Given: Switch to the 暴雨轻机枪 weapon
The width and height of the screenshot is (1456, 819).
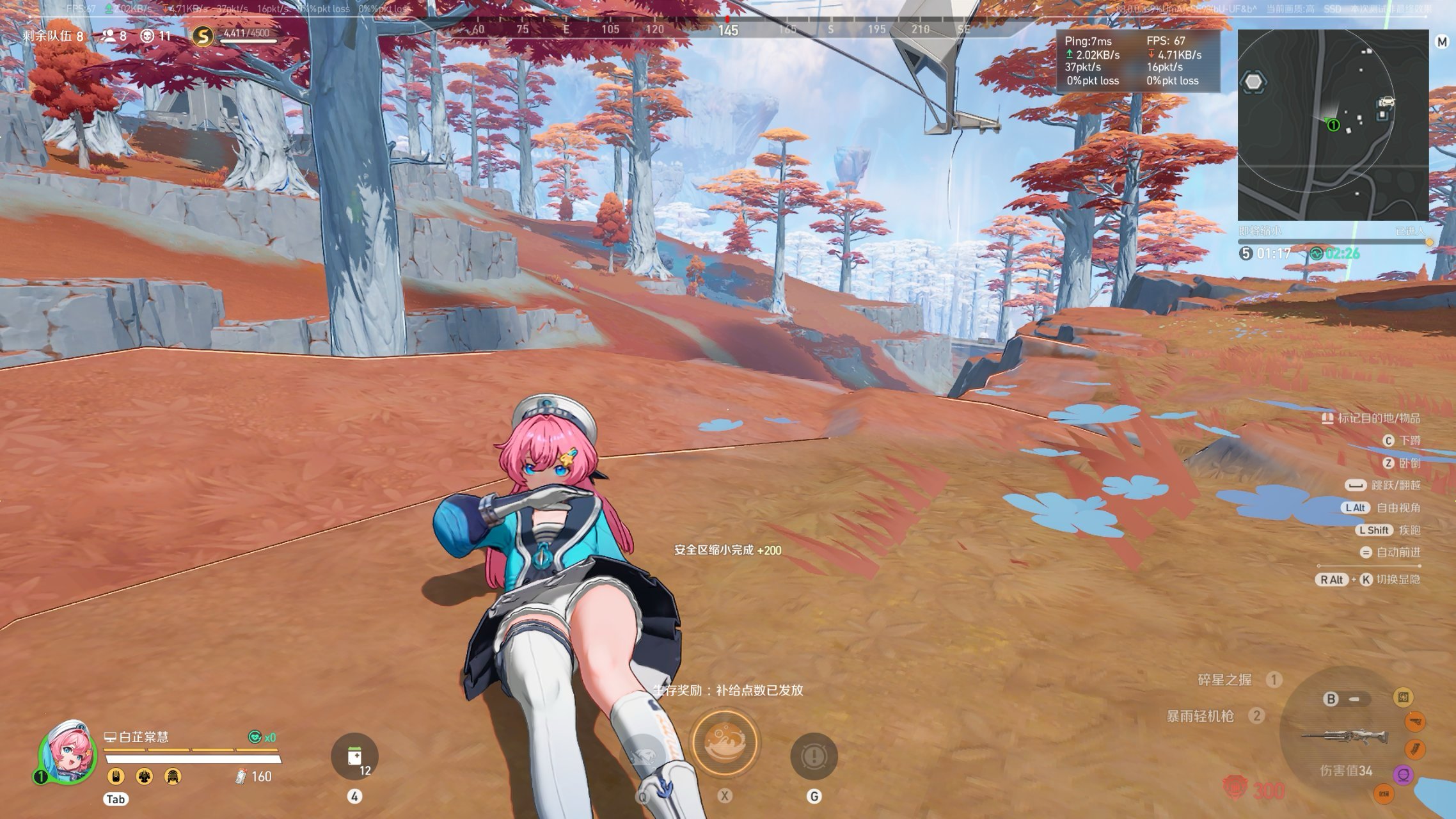Looking at the screenshot, I should (1200, 716).
